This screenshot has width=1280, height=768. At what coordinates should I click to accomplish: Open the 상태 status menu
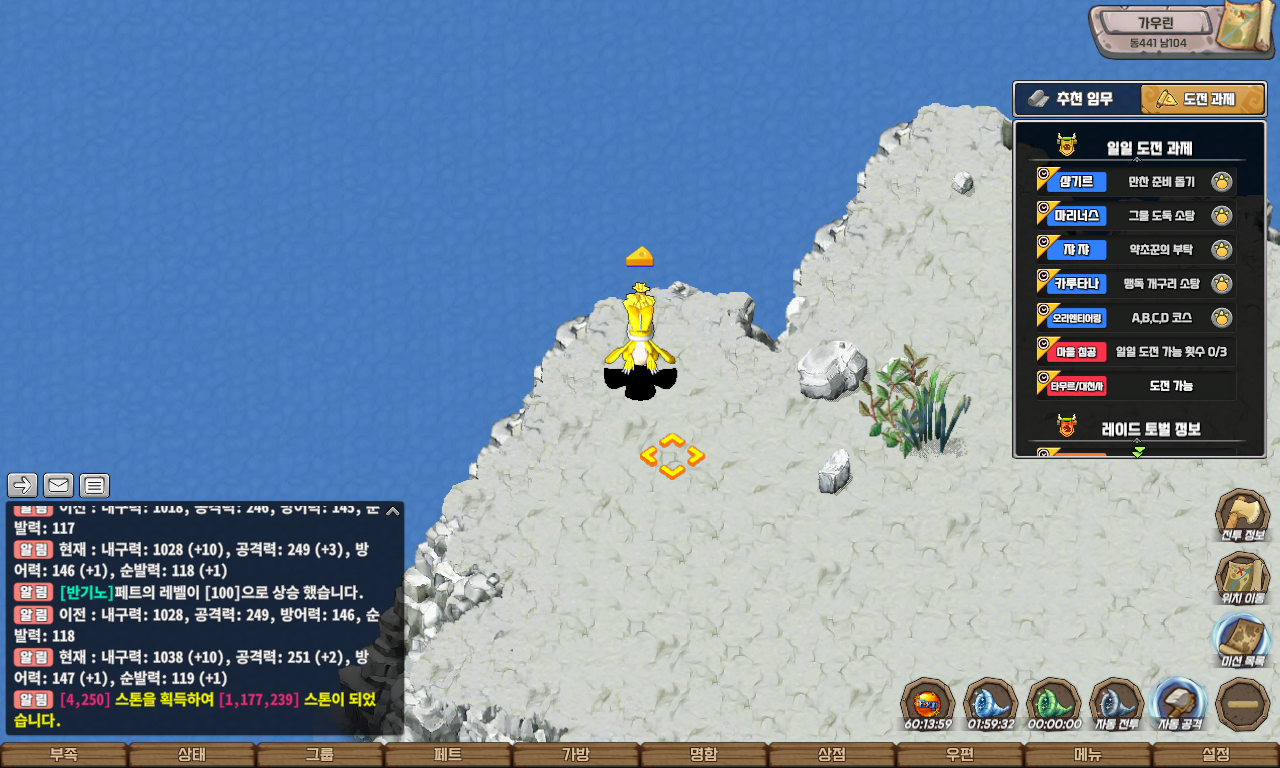192,755
